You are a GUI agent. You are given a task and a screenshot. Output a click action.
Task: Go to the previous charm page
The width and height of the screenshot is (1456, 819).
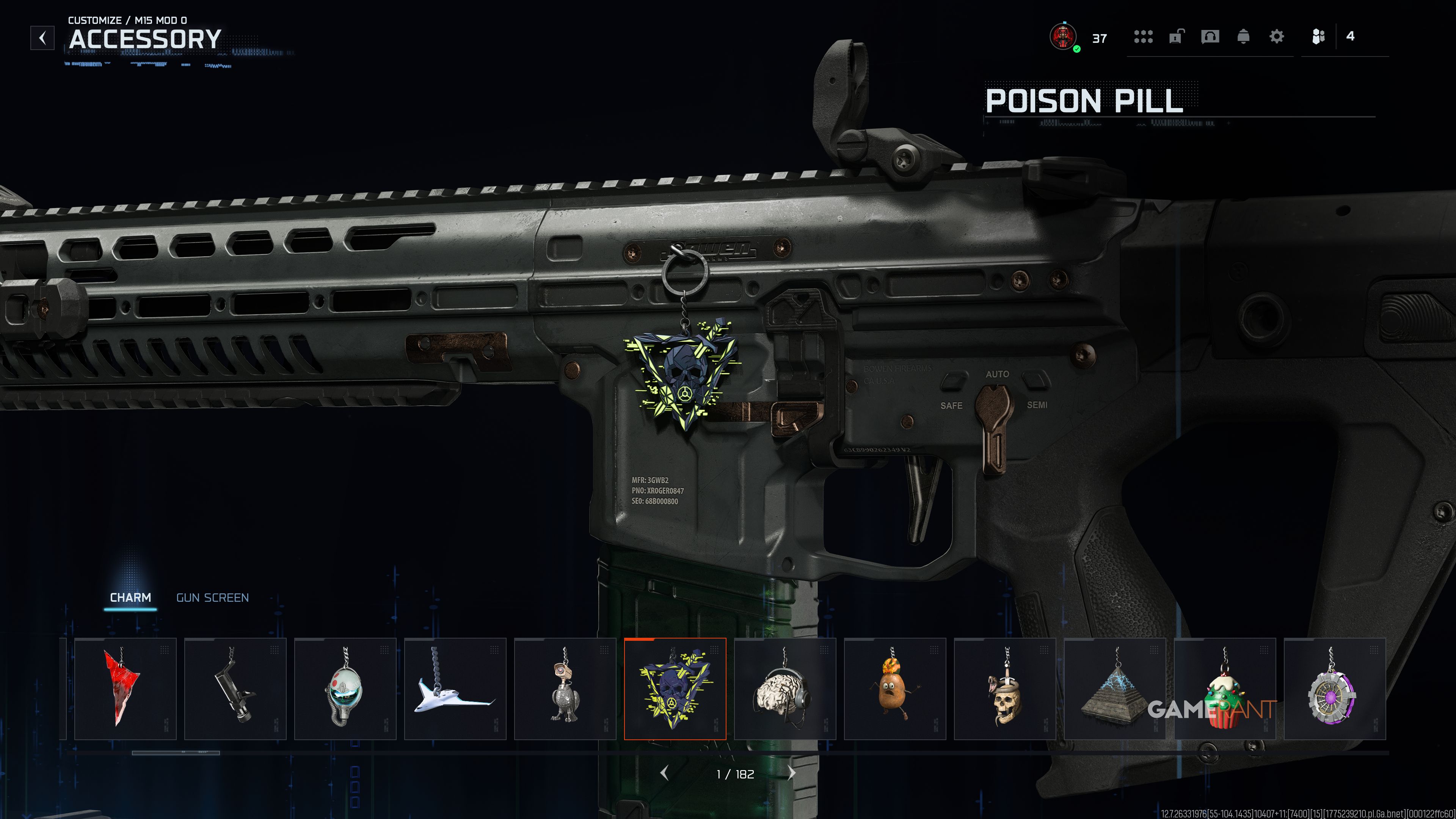pyautogui.click(x=665, y=773)
